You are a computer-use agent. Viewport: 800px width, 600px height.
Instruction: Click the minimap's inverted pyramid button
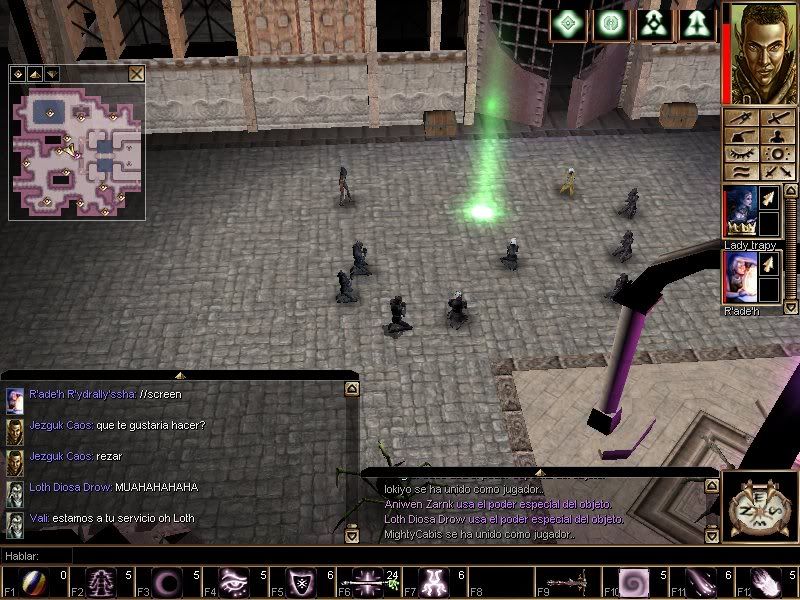tap(51, 73)
